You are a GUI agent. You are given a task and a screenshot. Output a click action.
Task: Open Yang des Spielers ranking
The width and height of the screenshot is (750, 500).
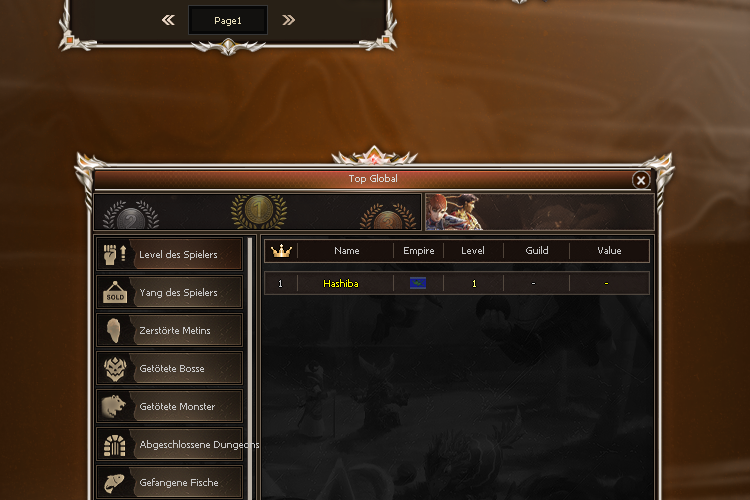click(x=170, y=293)
